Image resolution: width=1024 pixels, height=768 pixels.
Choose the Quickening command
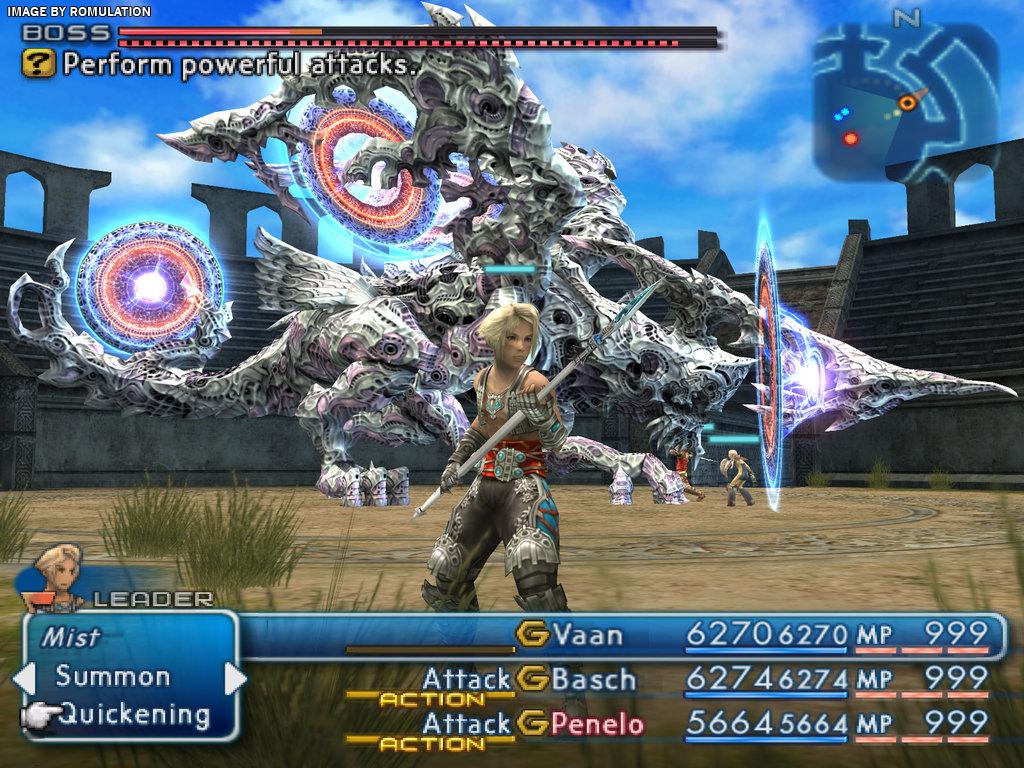tap(134, 715)
